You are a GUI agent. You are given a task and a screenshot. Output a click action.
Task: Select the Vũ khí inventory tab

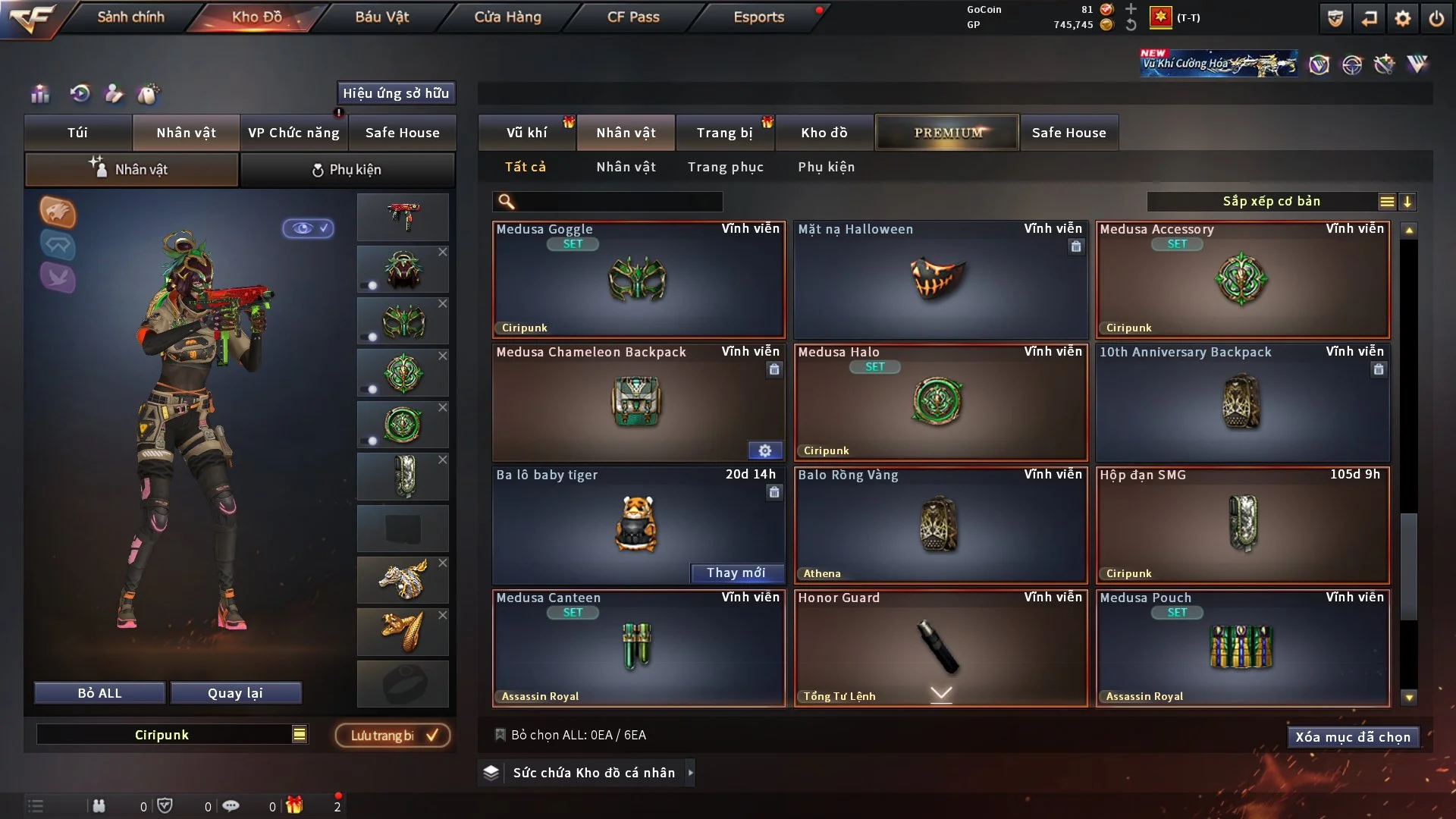click(x=526, y=133)
